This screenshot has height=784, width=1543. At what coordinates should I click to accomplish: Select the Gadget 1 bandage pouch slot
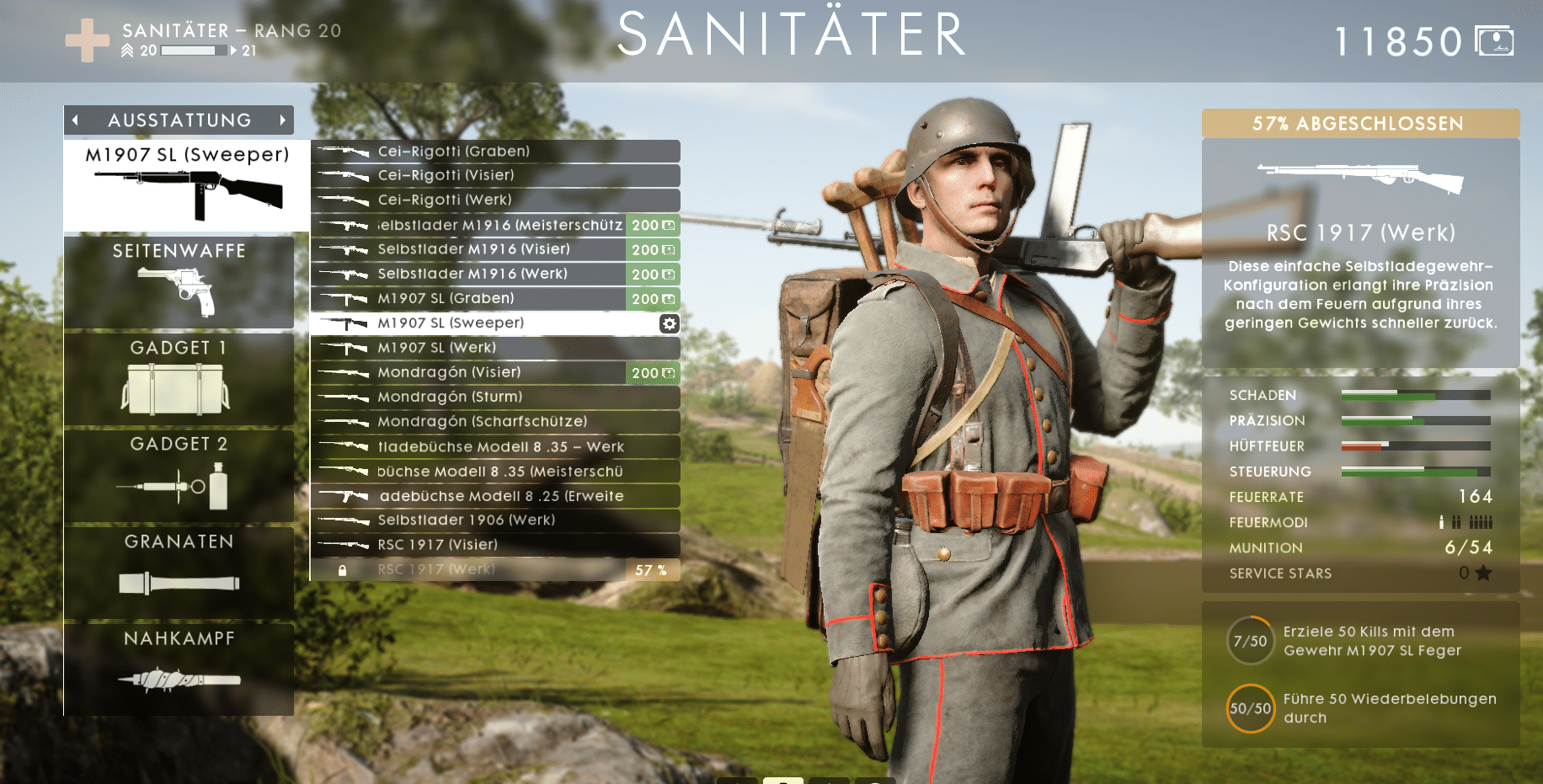pyautogui.click(x=179, y=379)
